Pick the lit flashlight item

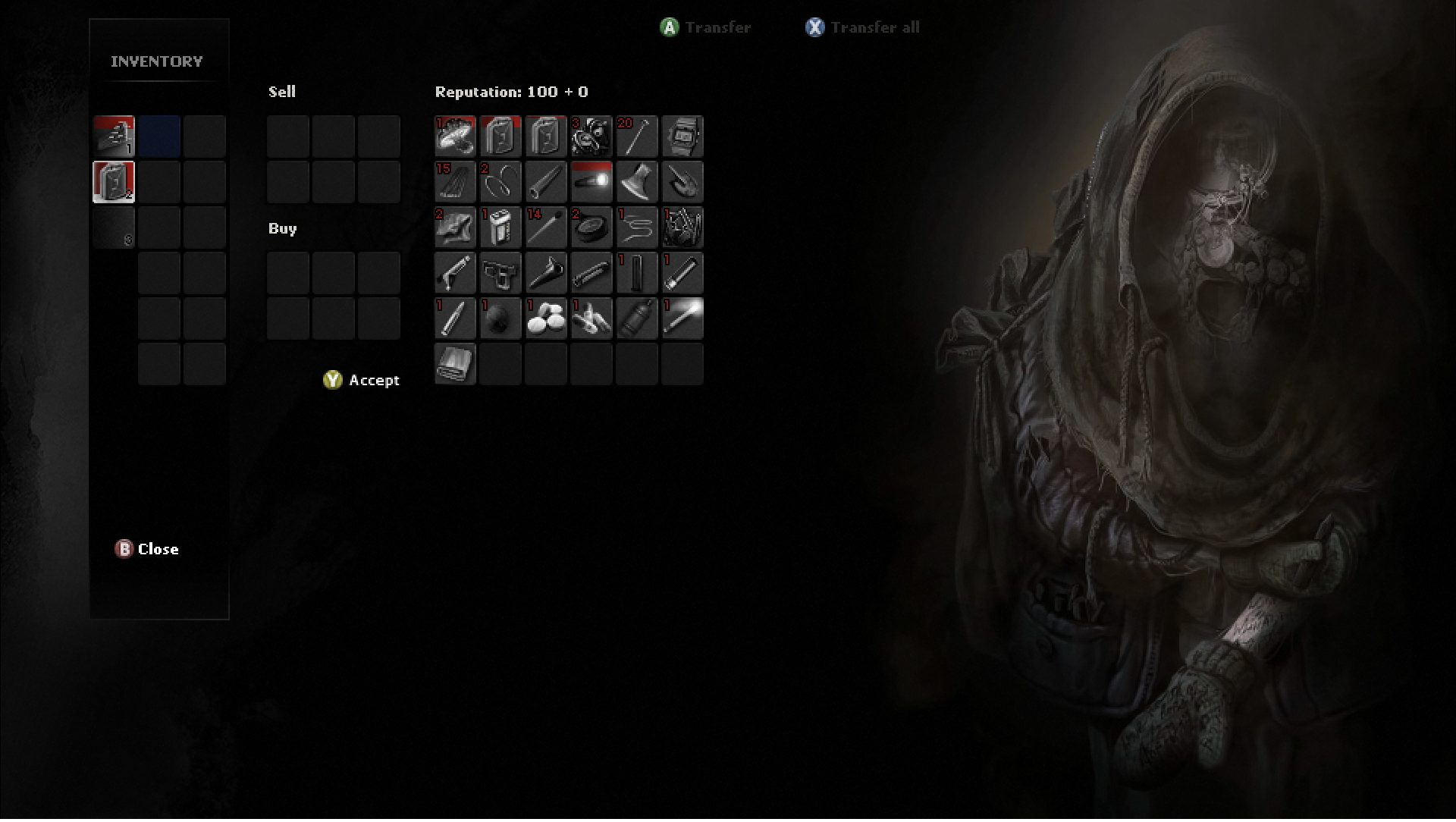point(591,182)
